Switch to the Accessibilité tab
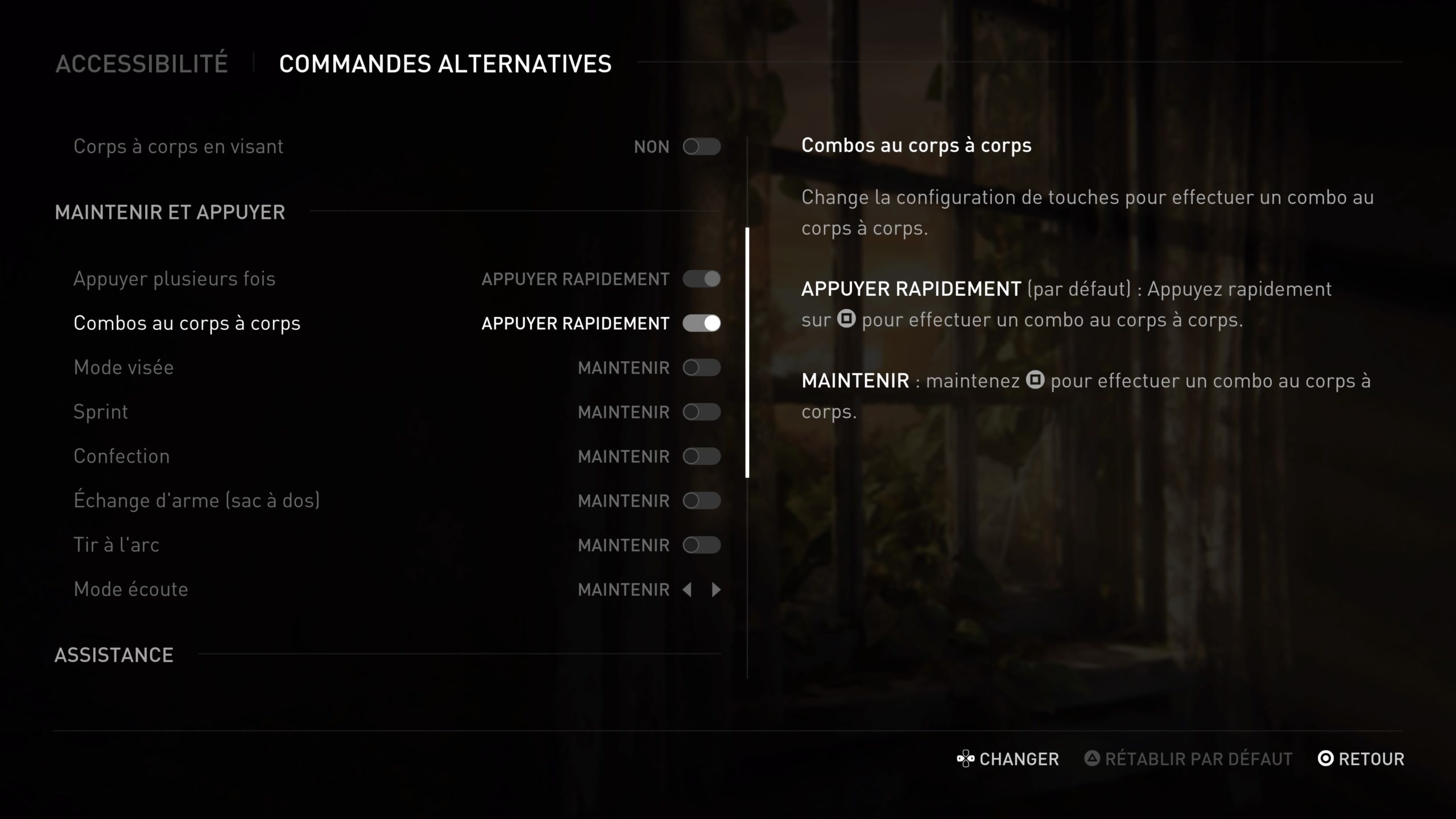The height and width of the screenshot is (819, 1456). [x=142, y=64]
